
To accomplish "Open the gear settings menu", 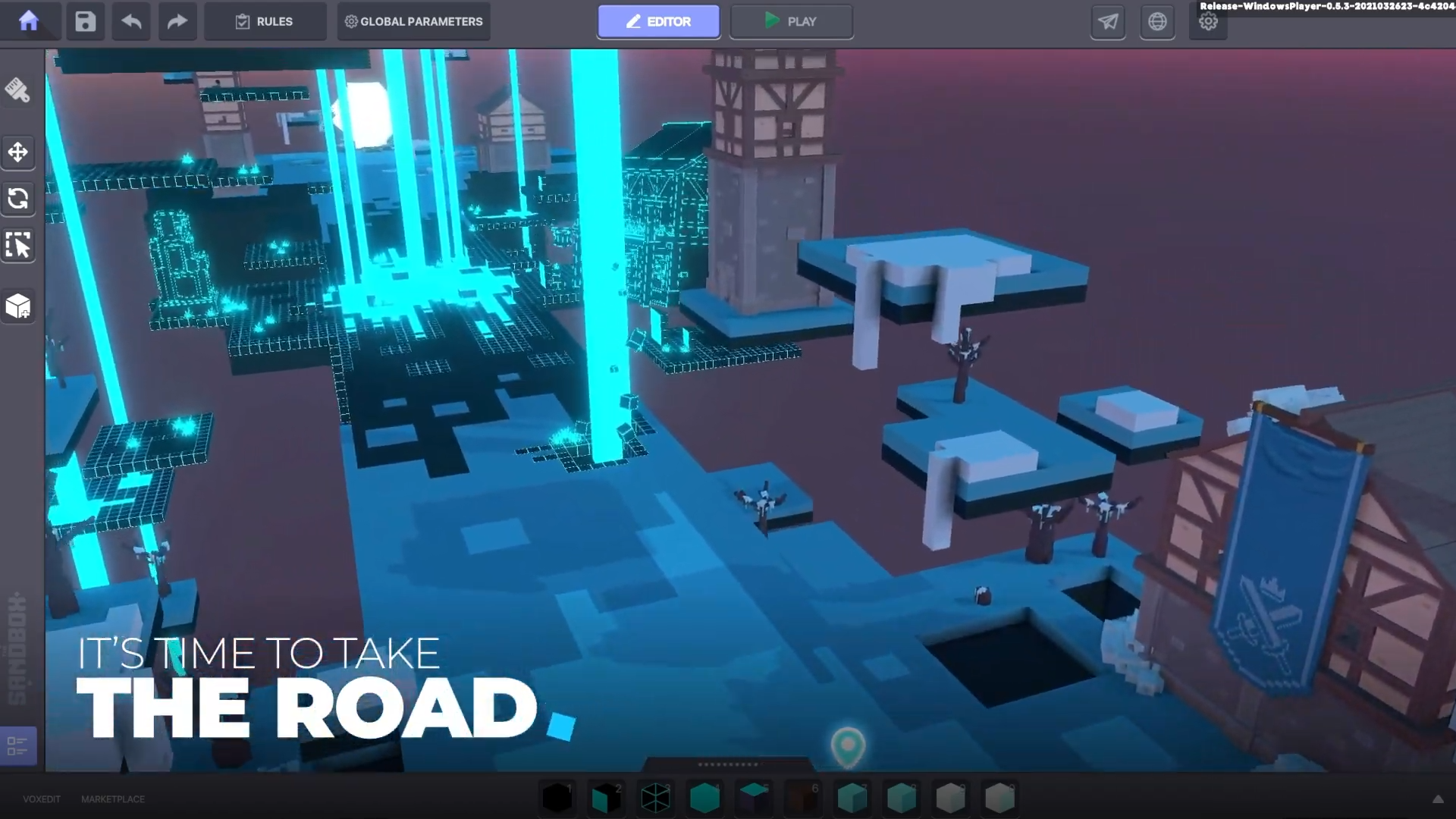I will click(1208, 21).
